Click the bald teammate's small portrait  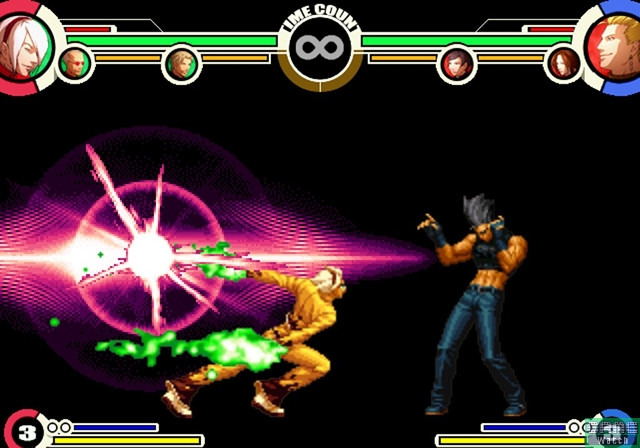pyautogui.click(x=75, y=64)
